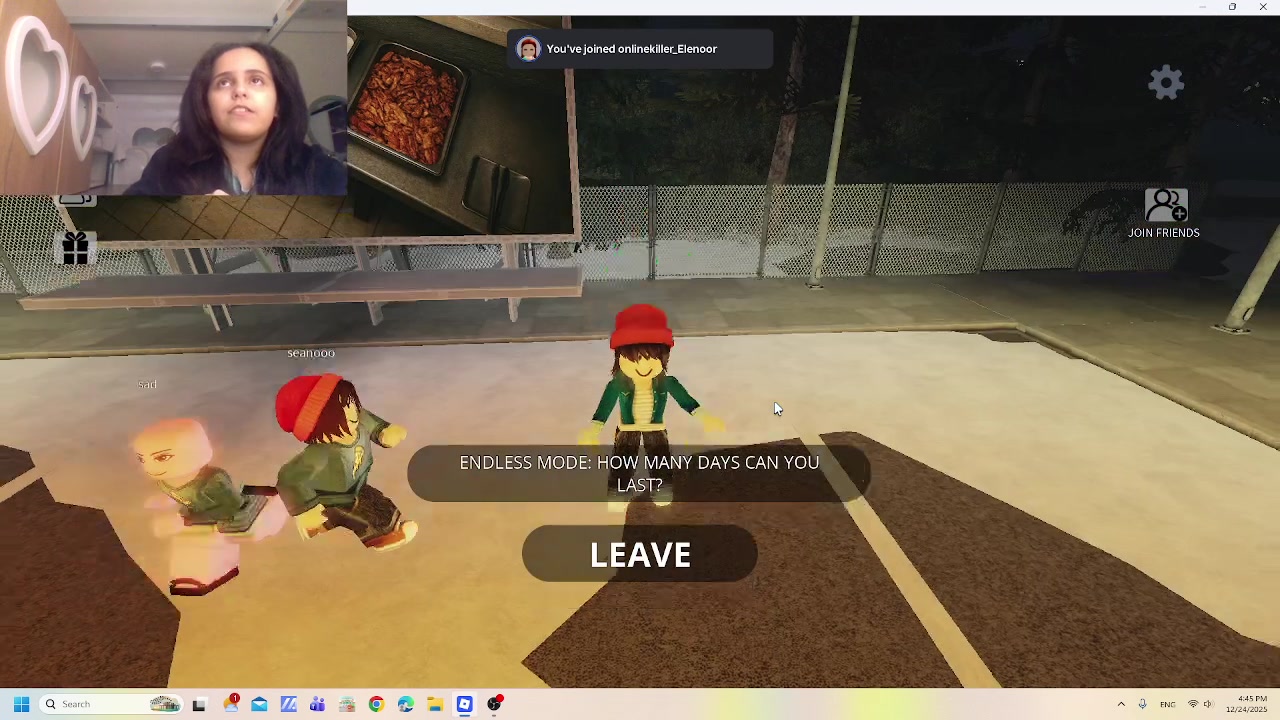Click the LEAVE button
Screen dimensions: 1280x720
640,554
